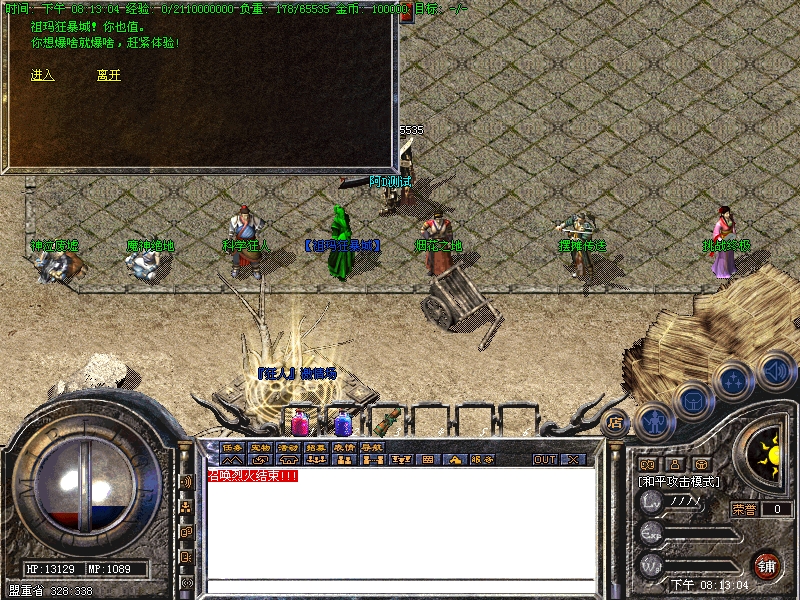Viewport: 800px width, 600px height.
Task: Click the 导航 (Navigation) button
Action: 372,447
